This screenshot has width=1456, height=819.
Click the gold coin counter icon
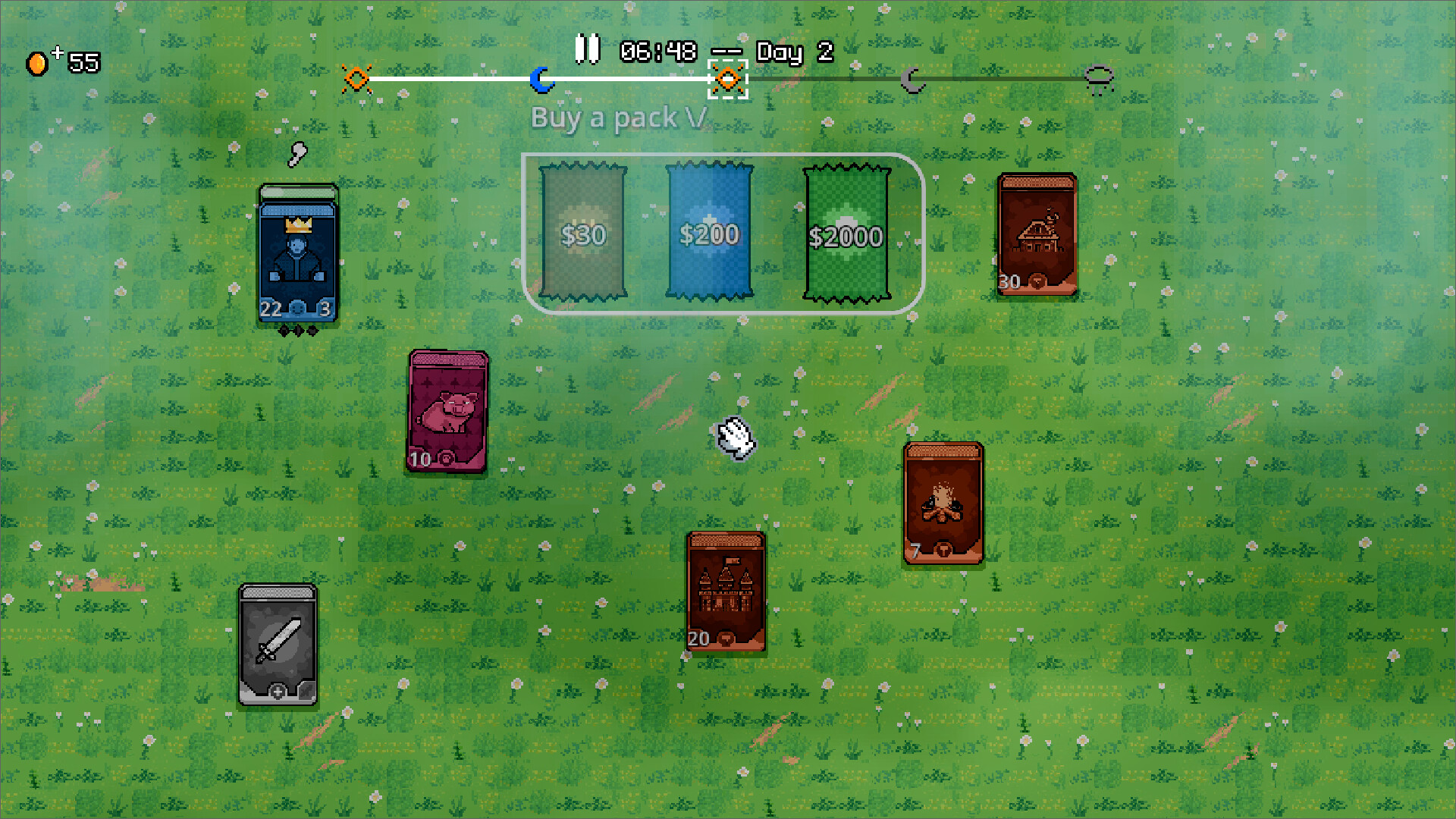point(38,62)
